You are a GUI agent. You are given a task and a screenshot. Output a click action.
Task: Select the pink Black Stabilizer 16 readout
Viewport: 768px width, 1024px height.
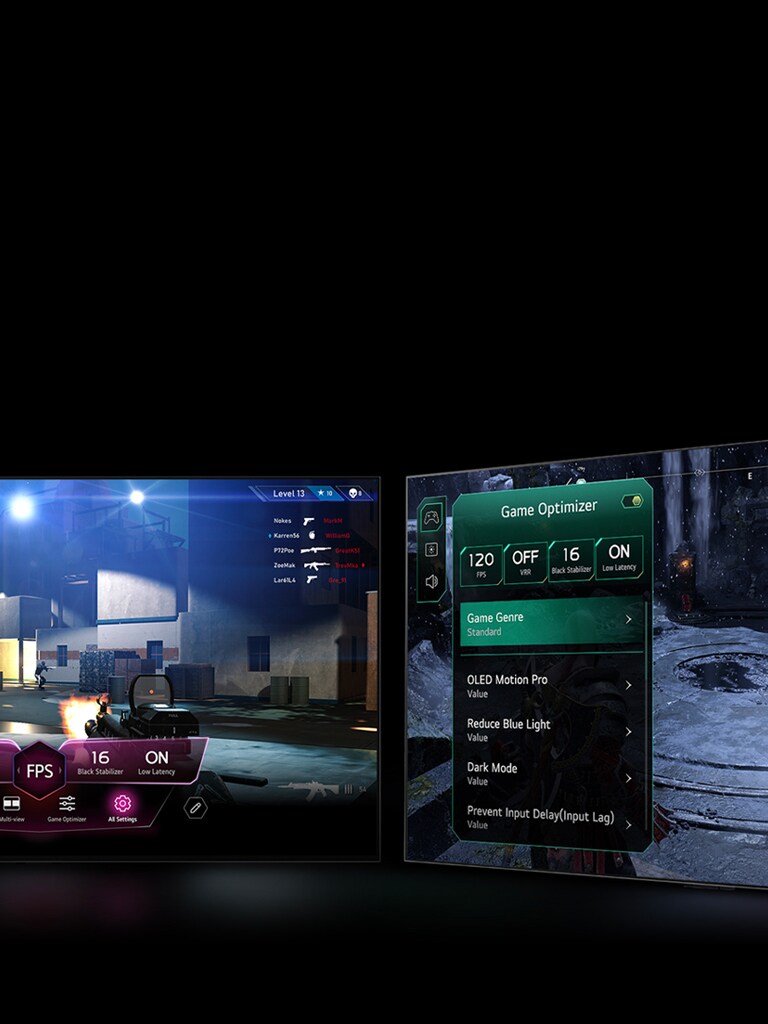tap(99, 762)
